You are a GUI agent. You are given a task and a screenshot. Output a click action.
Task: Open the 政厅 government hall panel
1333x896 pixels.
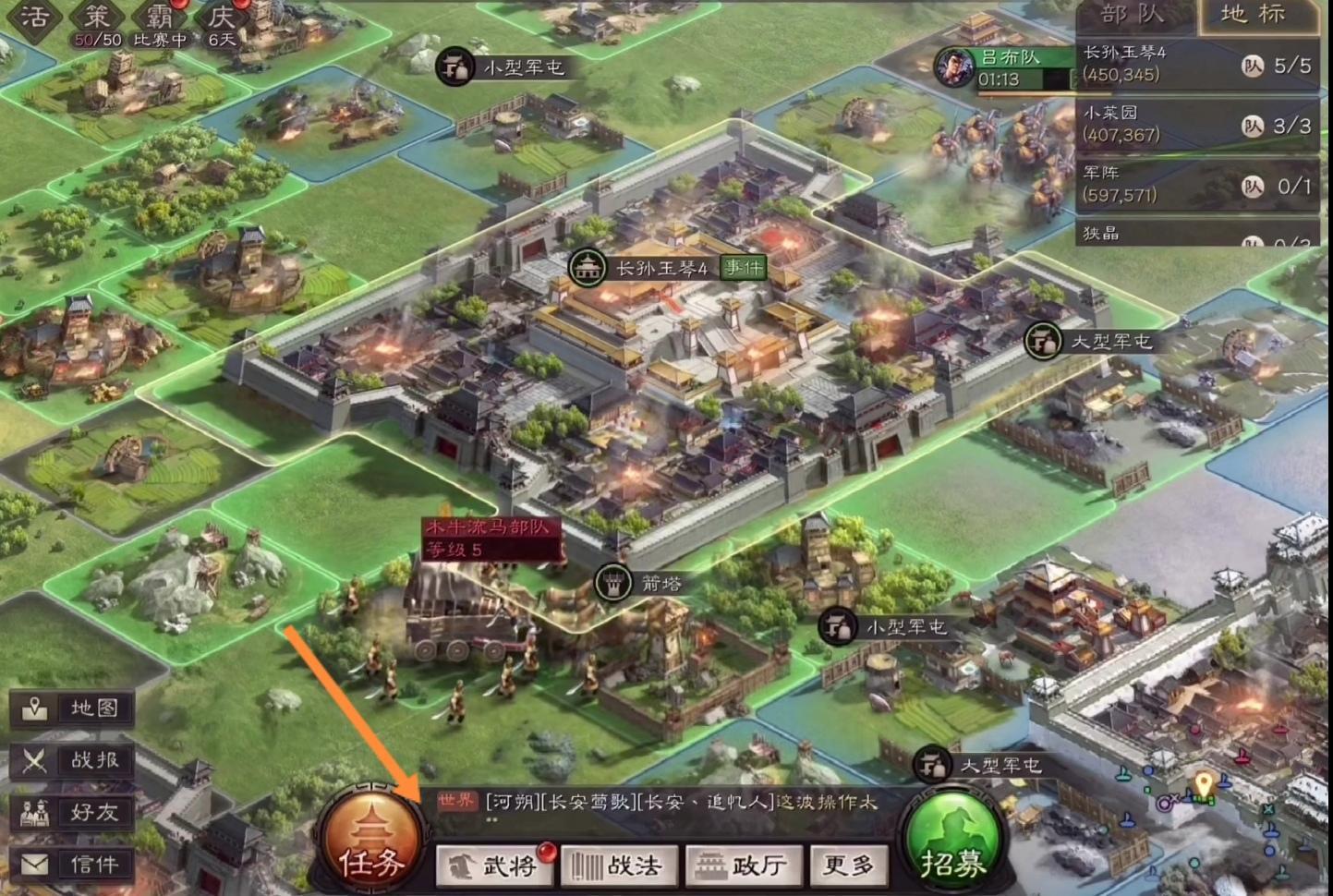[x=742, y=866]
